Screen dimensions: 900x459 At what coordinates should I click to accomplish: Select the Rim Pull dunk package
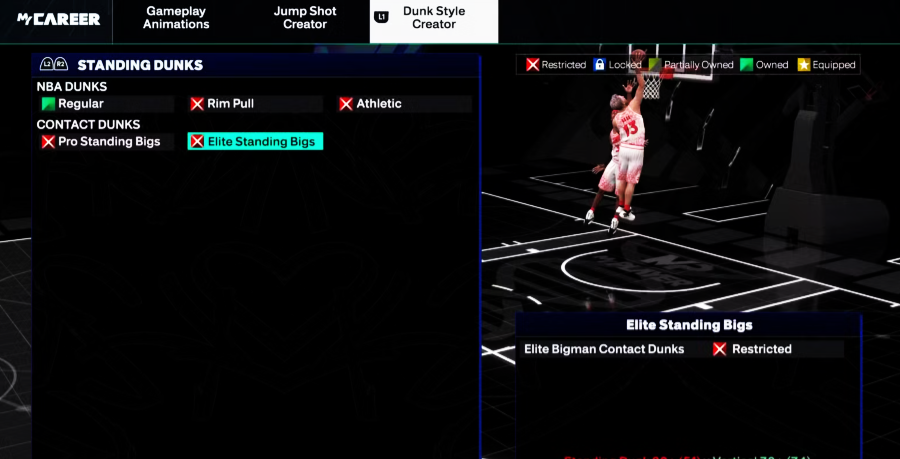click(x=255, y=104)
